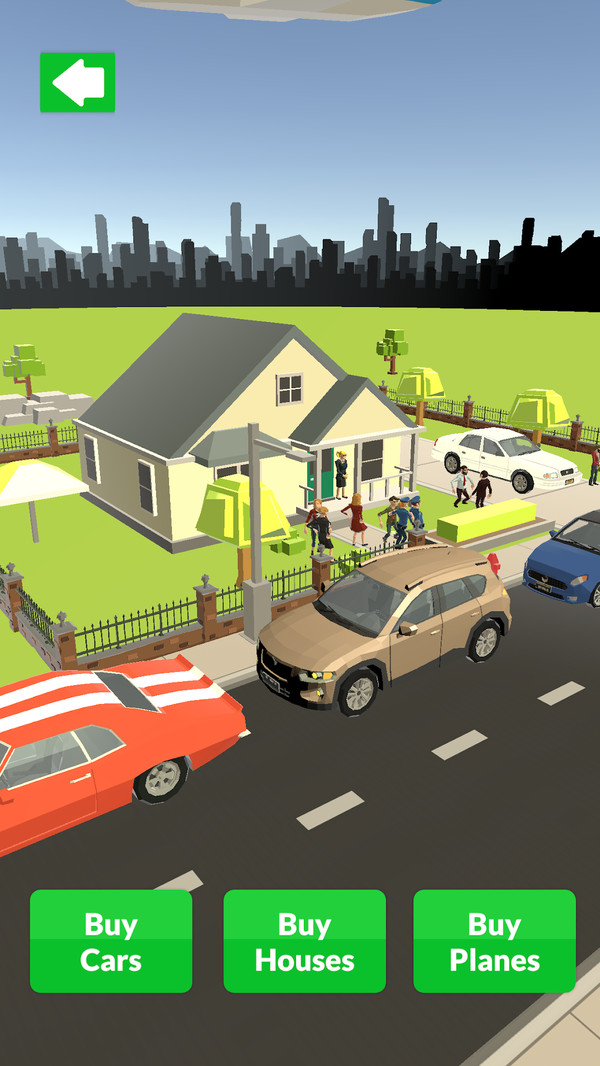Open the Buy Cars shop
Screen dimensions: 600x1066
pyautogui.click(x=111, y=941)
